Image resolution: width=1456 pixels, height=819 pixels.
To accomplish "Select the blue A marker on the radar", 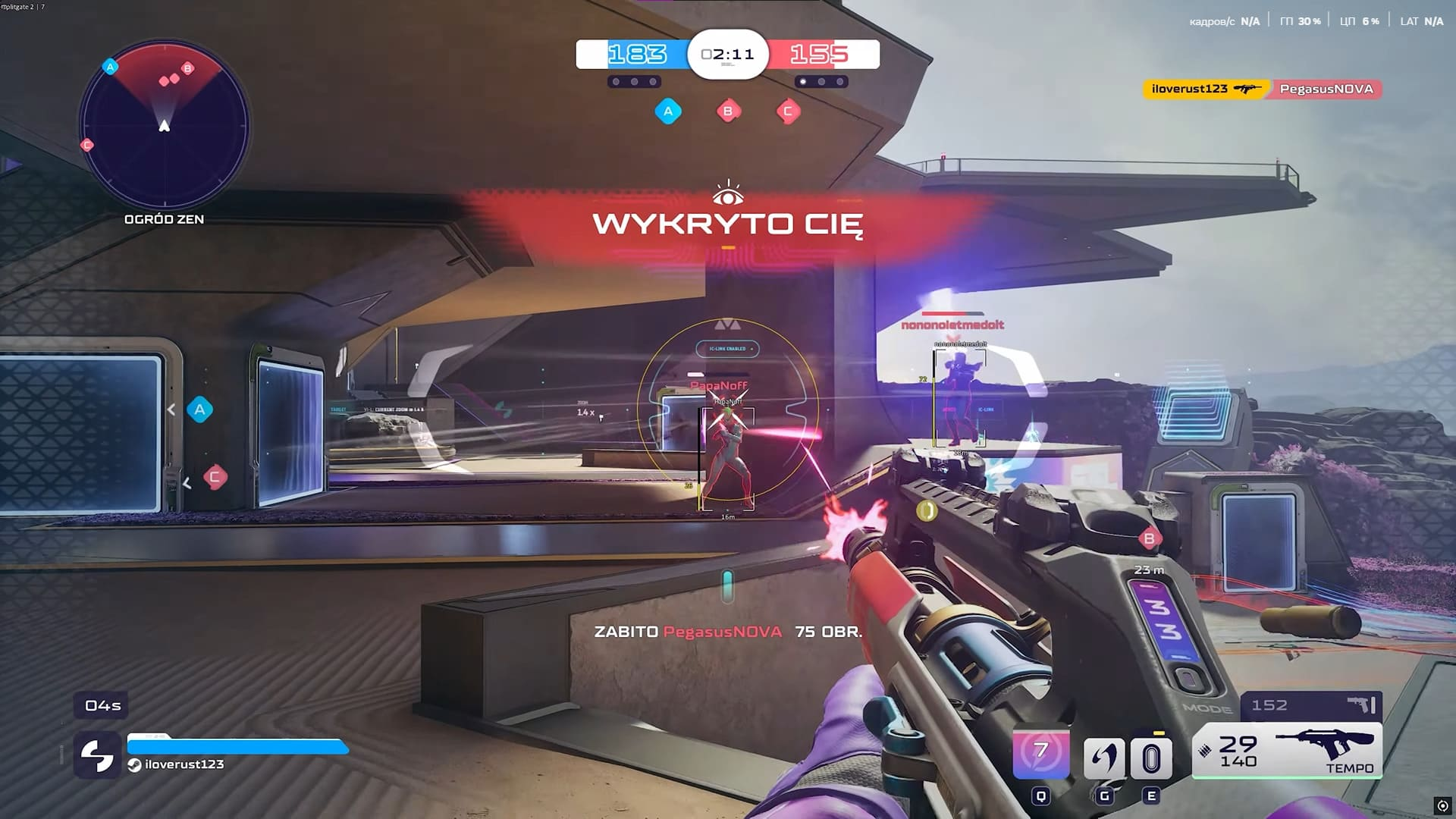I will coord(110,67).
